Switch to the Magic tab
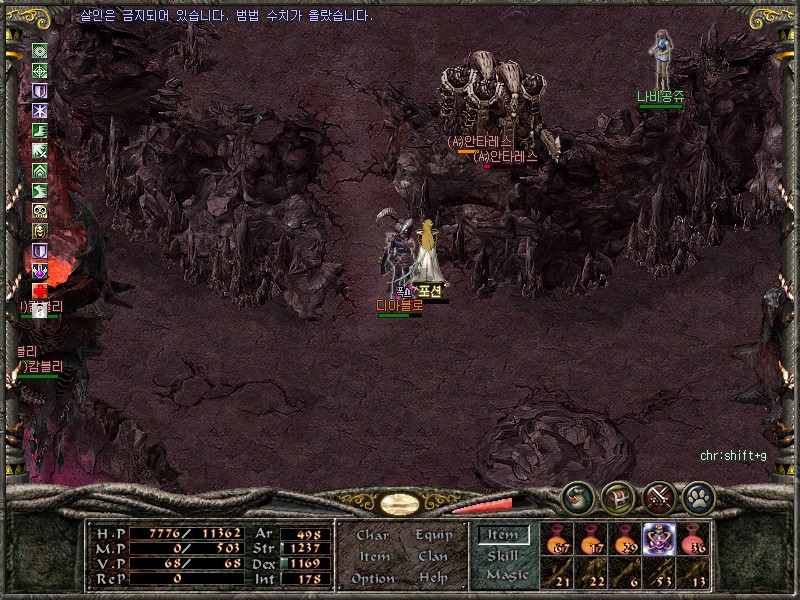Screen dimensions: 800x600 tap(505, 575)
